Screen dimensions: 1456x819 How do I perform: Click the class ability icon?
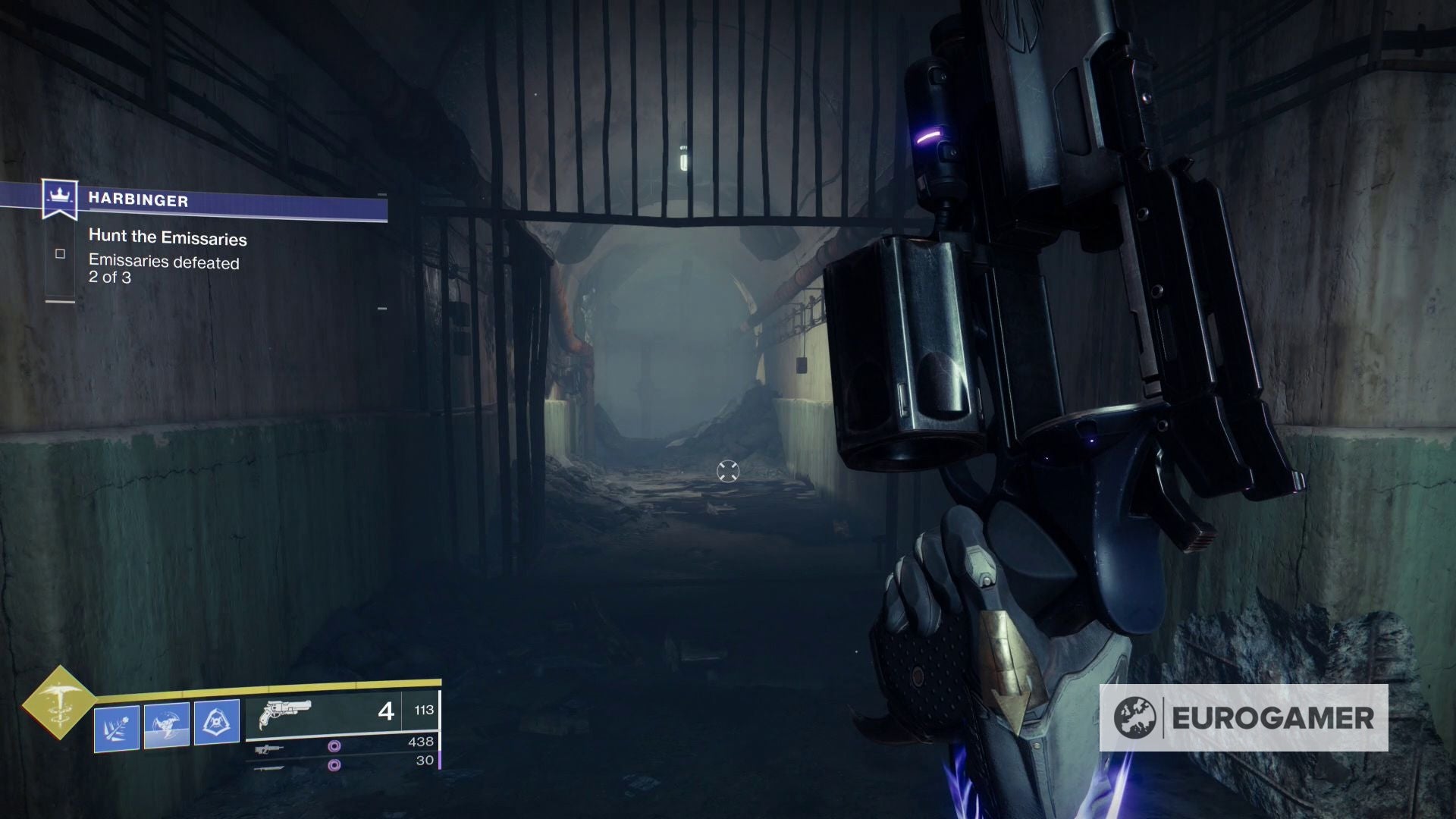tap(217, 722)
